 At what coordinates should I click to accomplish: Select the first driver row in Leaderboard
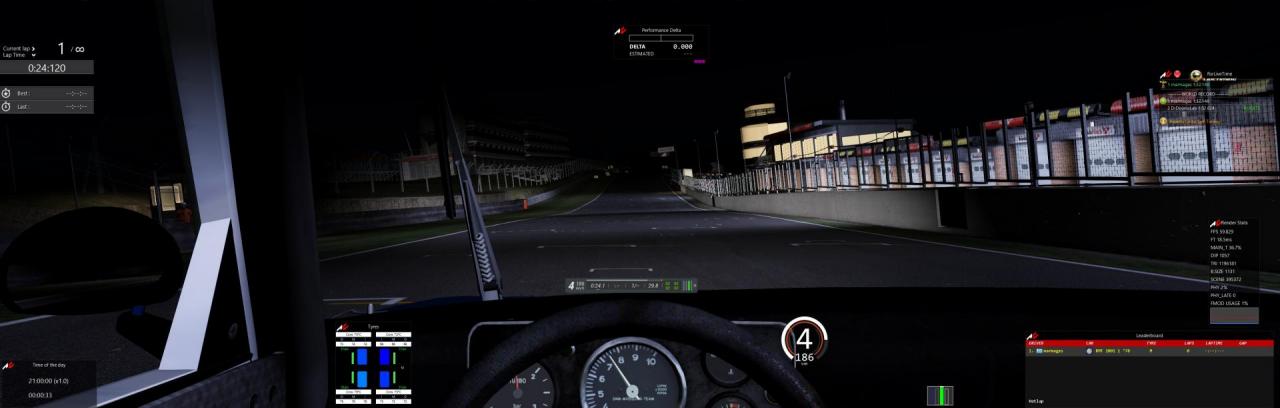tap(1148, 352)
